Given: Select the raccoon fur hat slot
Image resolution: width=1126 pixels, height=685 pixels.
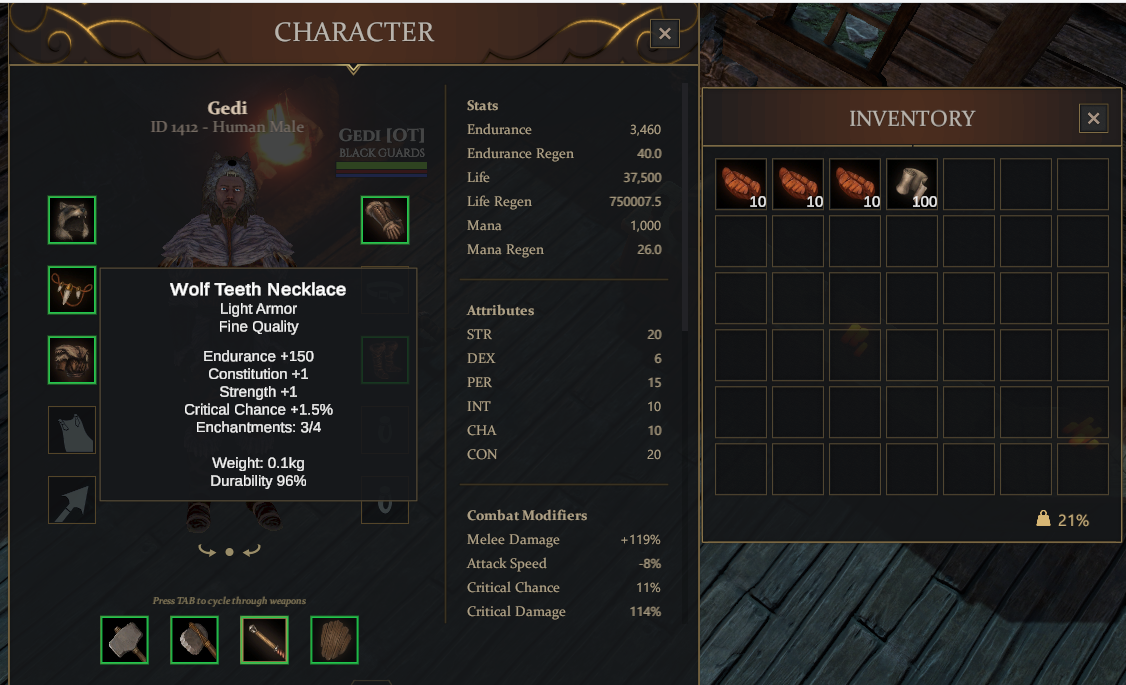Looking at the screenshot, I should (x=72, y=220).
